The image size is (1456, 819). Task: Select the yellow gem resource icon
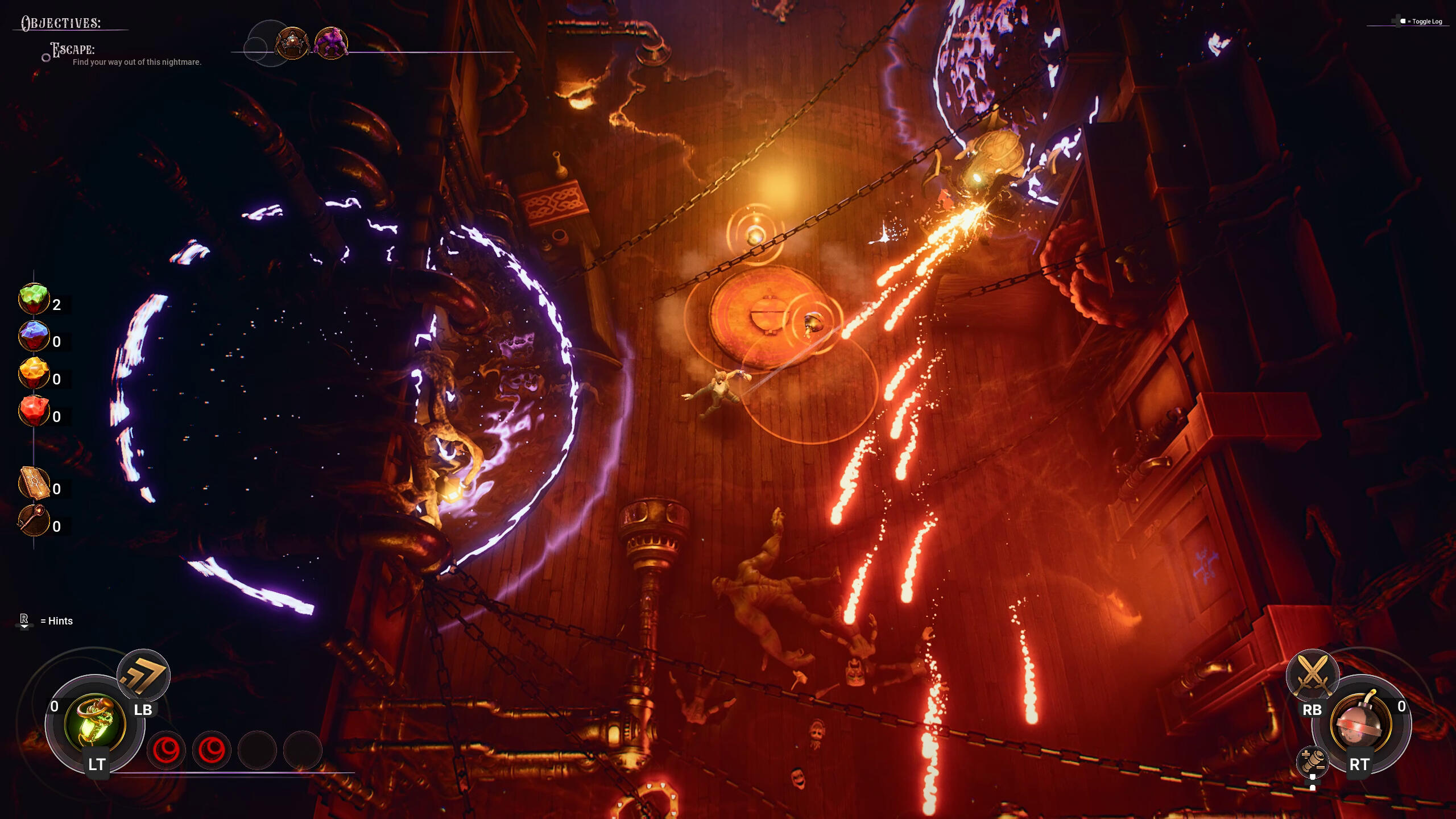pyautogui.click(x=34, y=374)
